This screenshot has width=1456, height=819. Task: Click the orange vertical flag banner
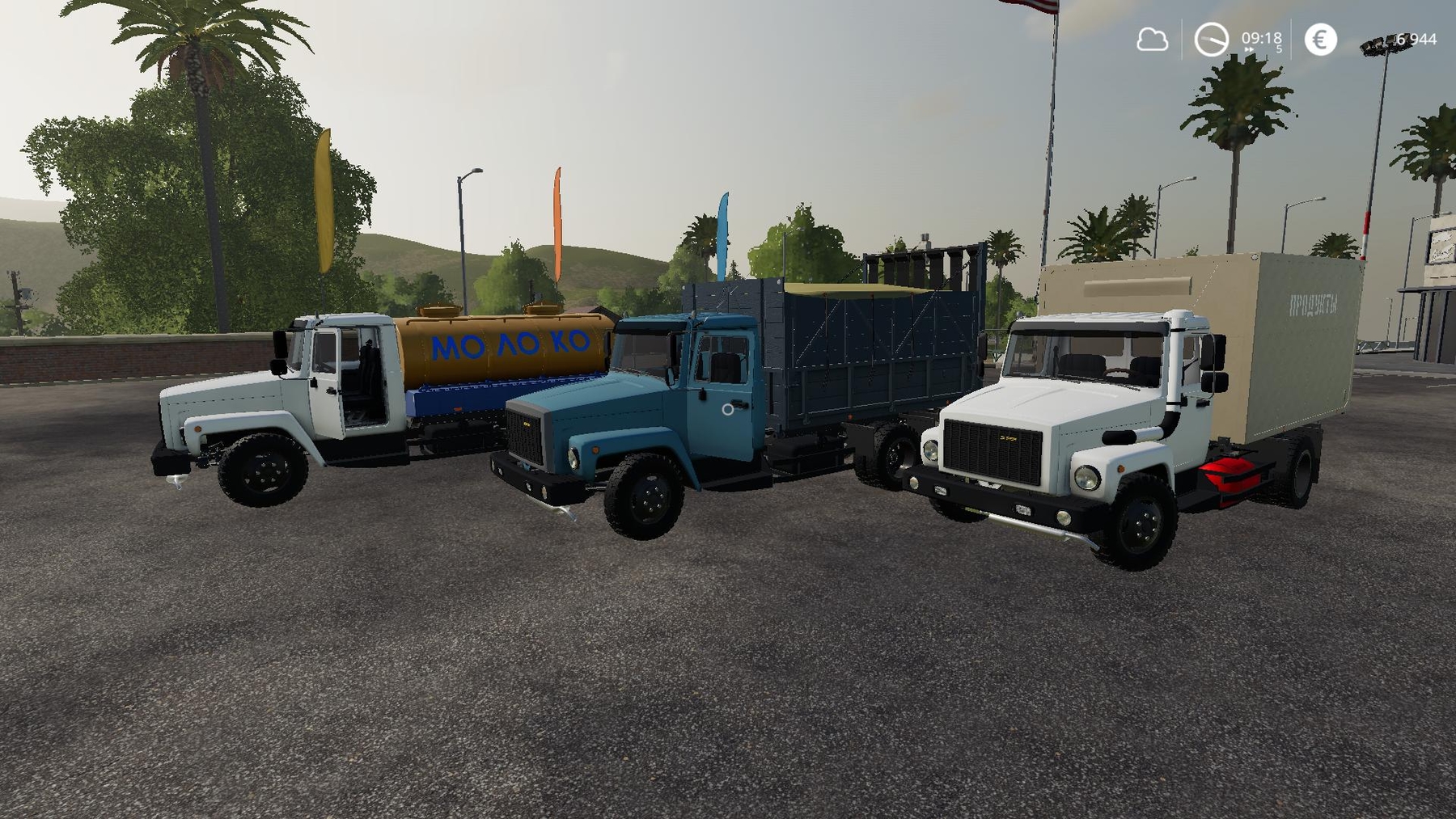(x=560, y=218)
